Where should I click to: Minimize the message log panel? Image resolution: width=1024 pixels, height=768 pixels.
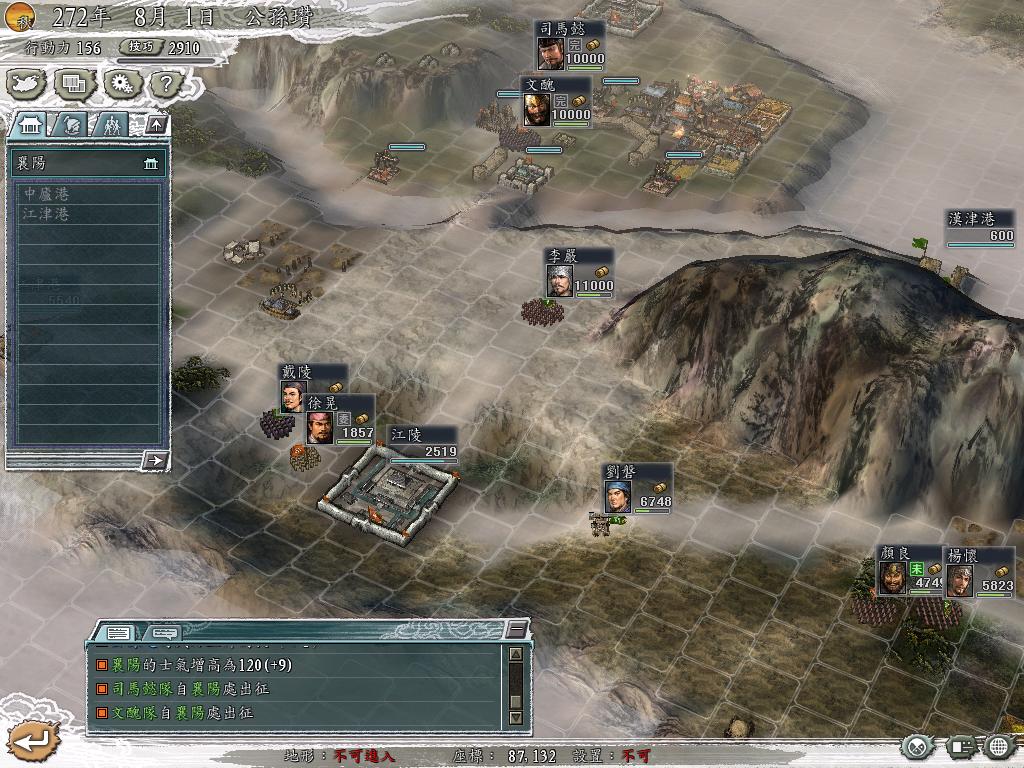[515, 629]
